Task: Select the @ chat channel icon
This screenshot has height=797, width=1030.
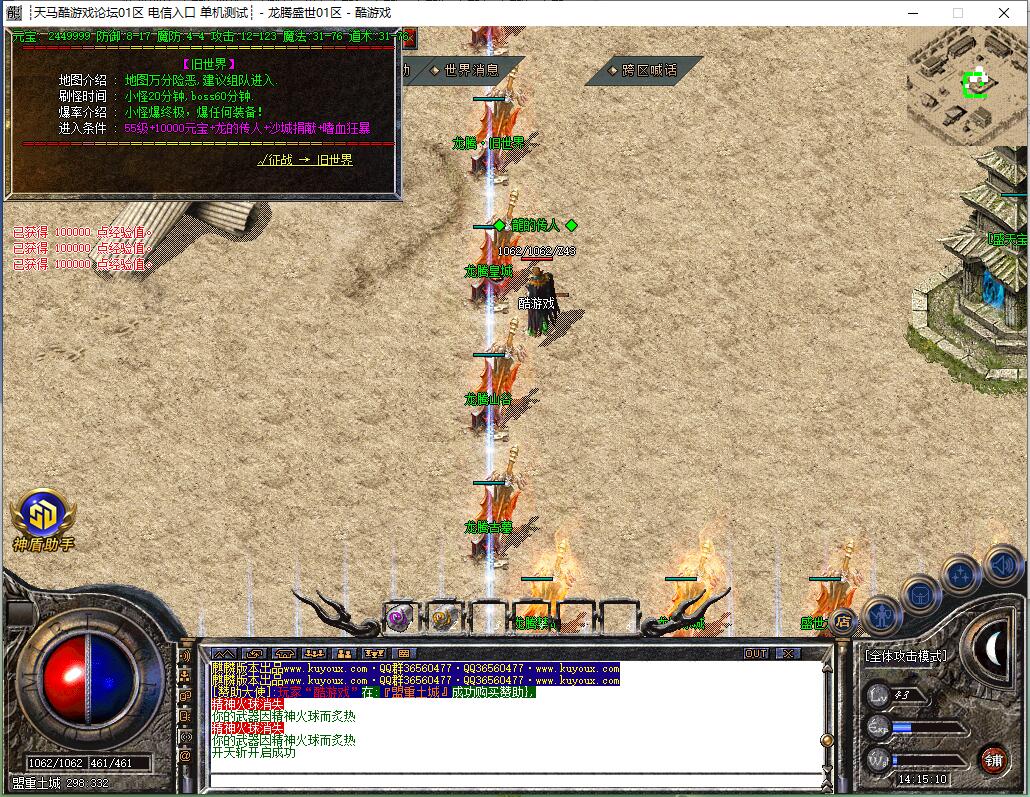Action: click(x=185, y=757)
